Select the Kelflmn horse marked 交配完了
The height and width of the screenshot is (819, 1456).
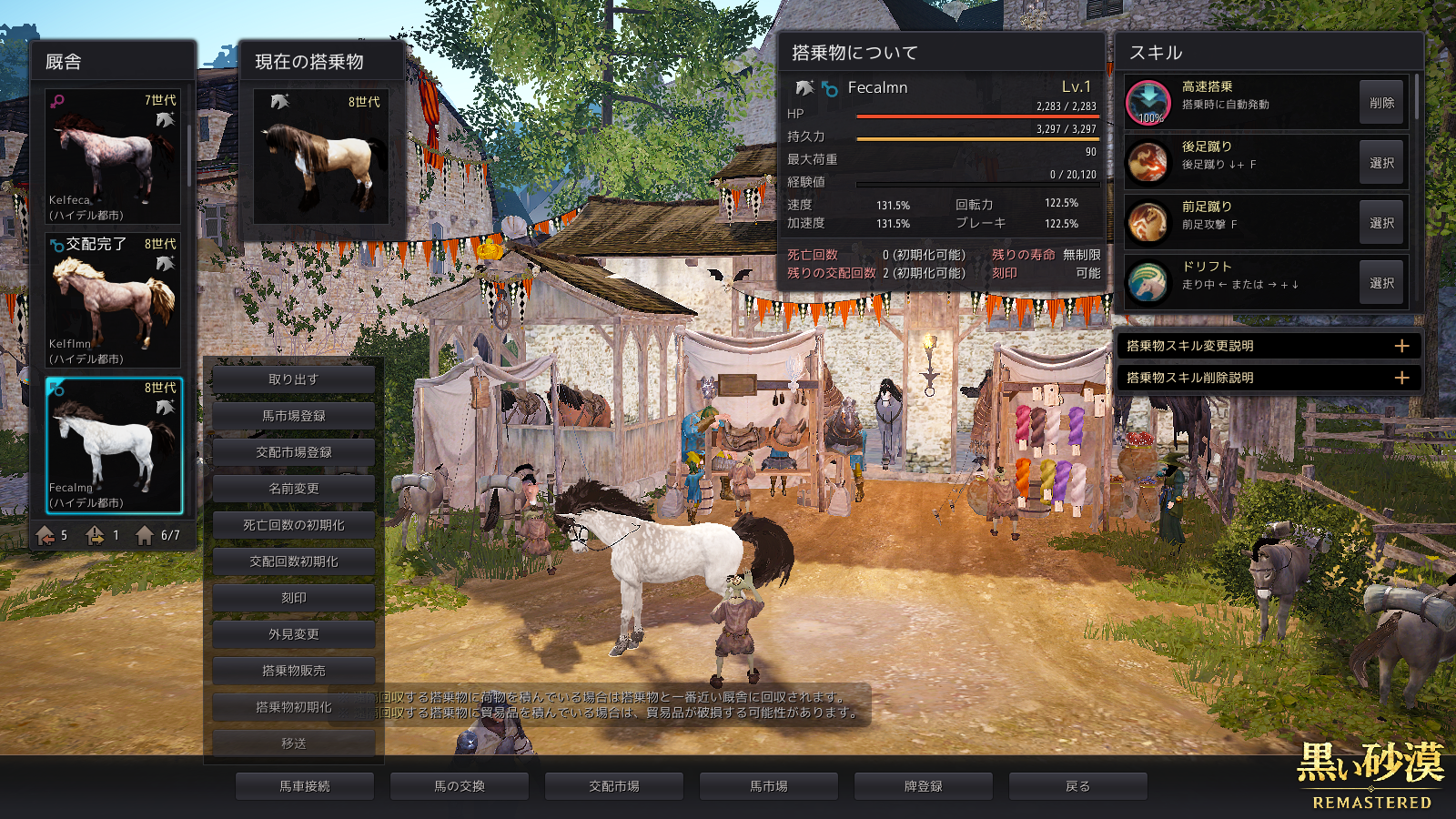(x=113, y=299)
